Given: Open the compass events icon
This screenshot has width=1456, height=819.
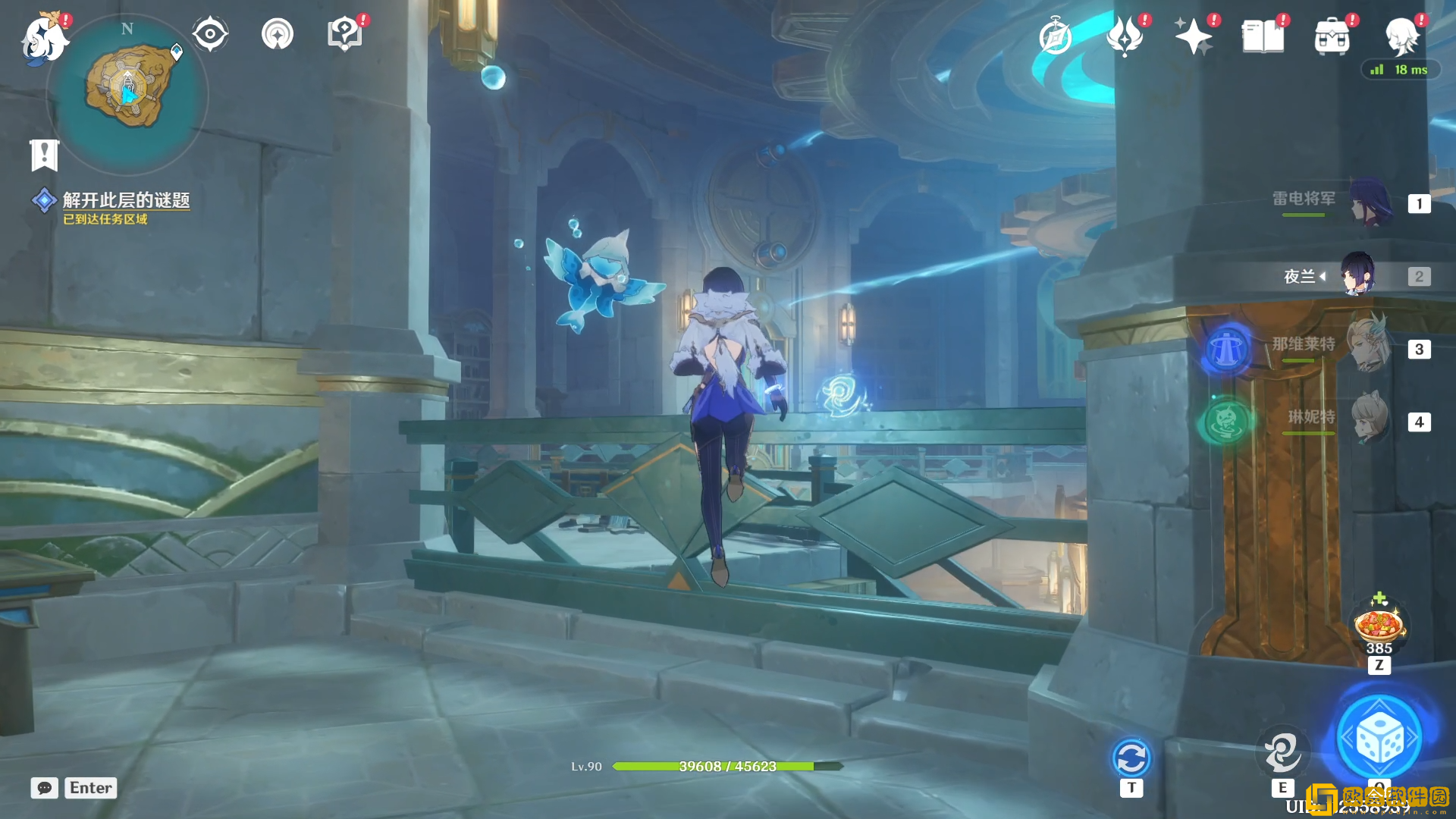Looking at the screenshot, I should (1055, 36).
